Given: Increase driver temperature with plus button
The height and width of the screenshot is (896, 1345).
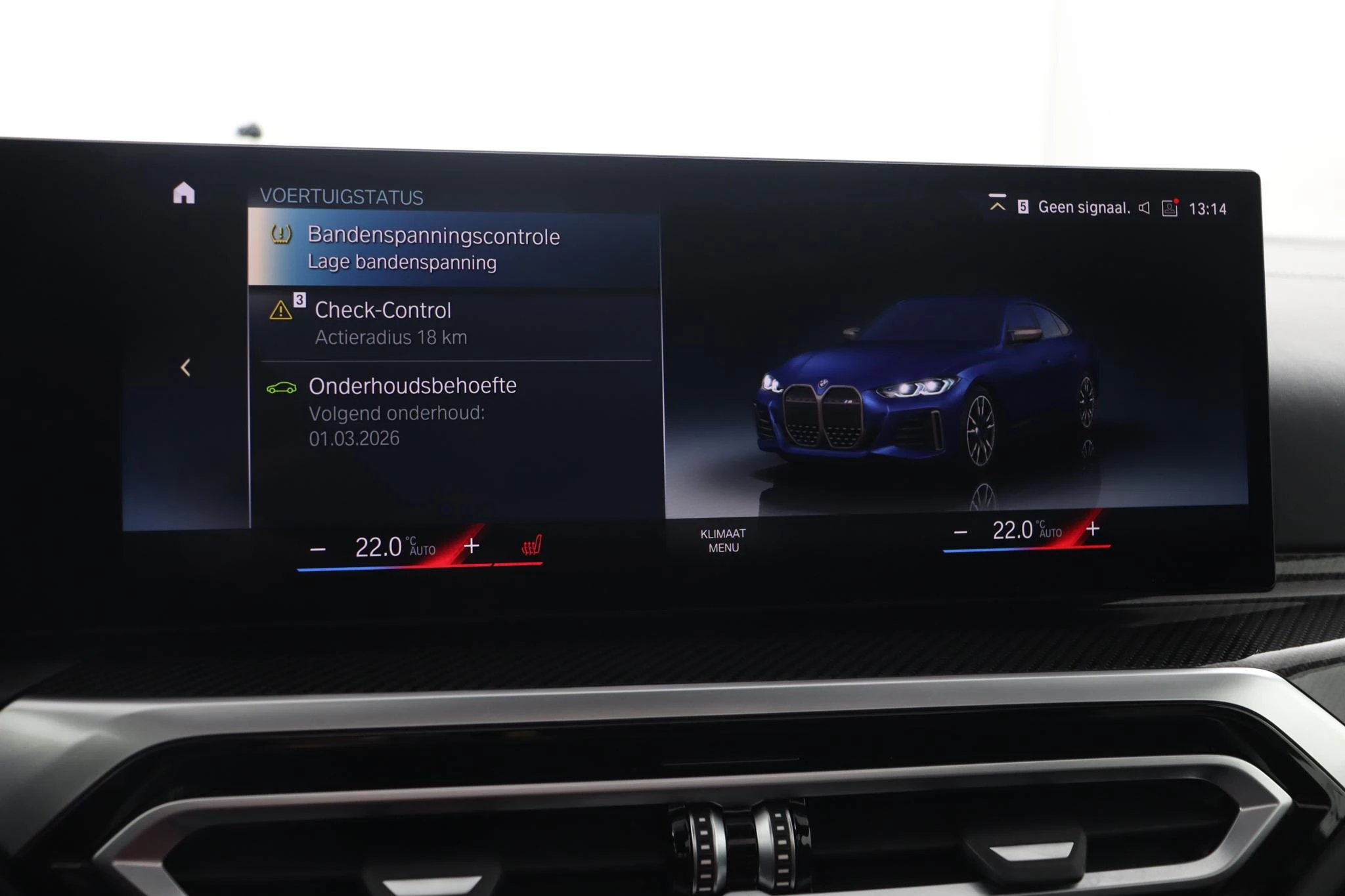Looking at the screenshot, I should point(471,545).
